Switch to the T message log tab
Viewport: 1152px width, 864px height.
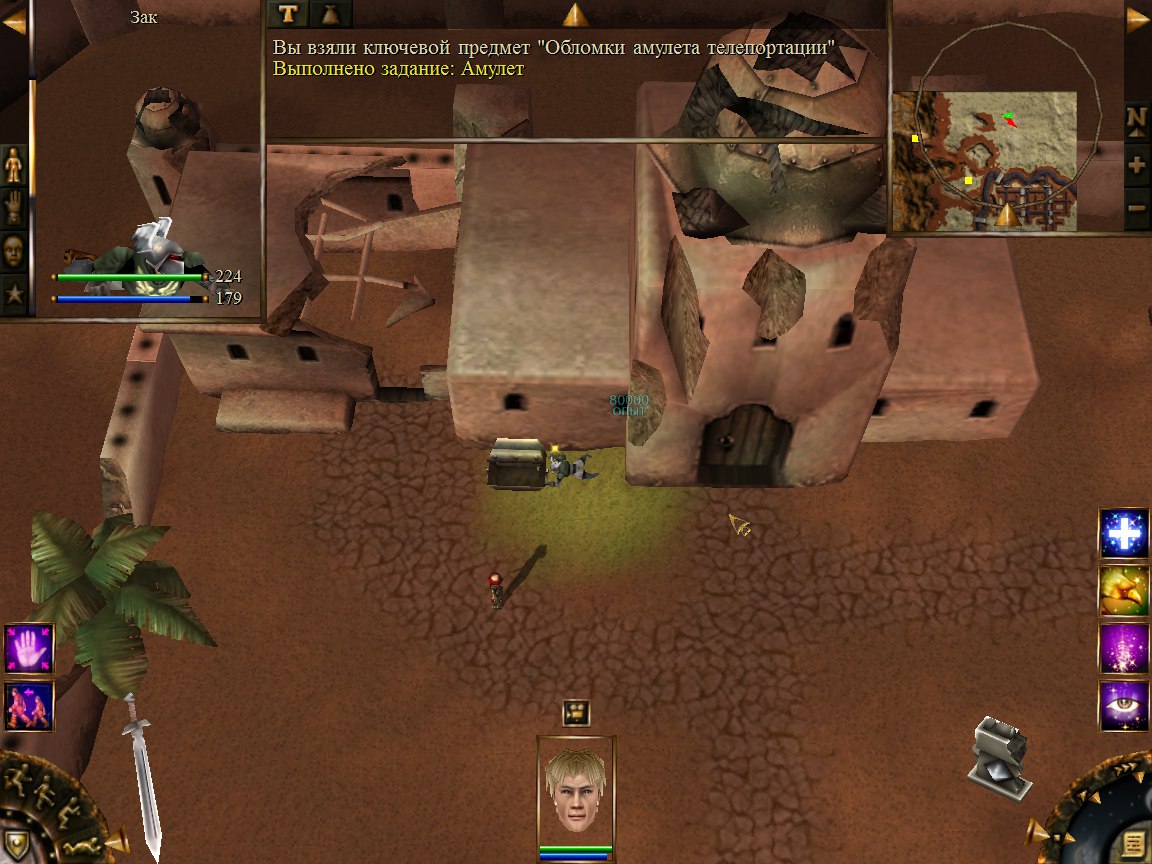(x=289, y=13)
